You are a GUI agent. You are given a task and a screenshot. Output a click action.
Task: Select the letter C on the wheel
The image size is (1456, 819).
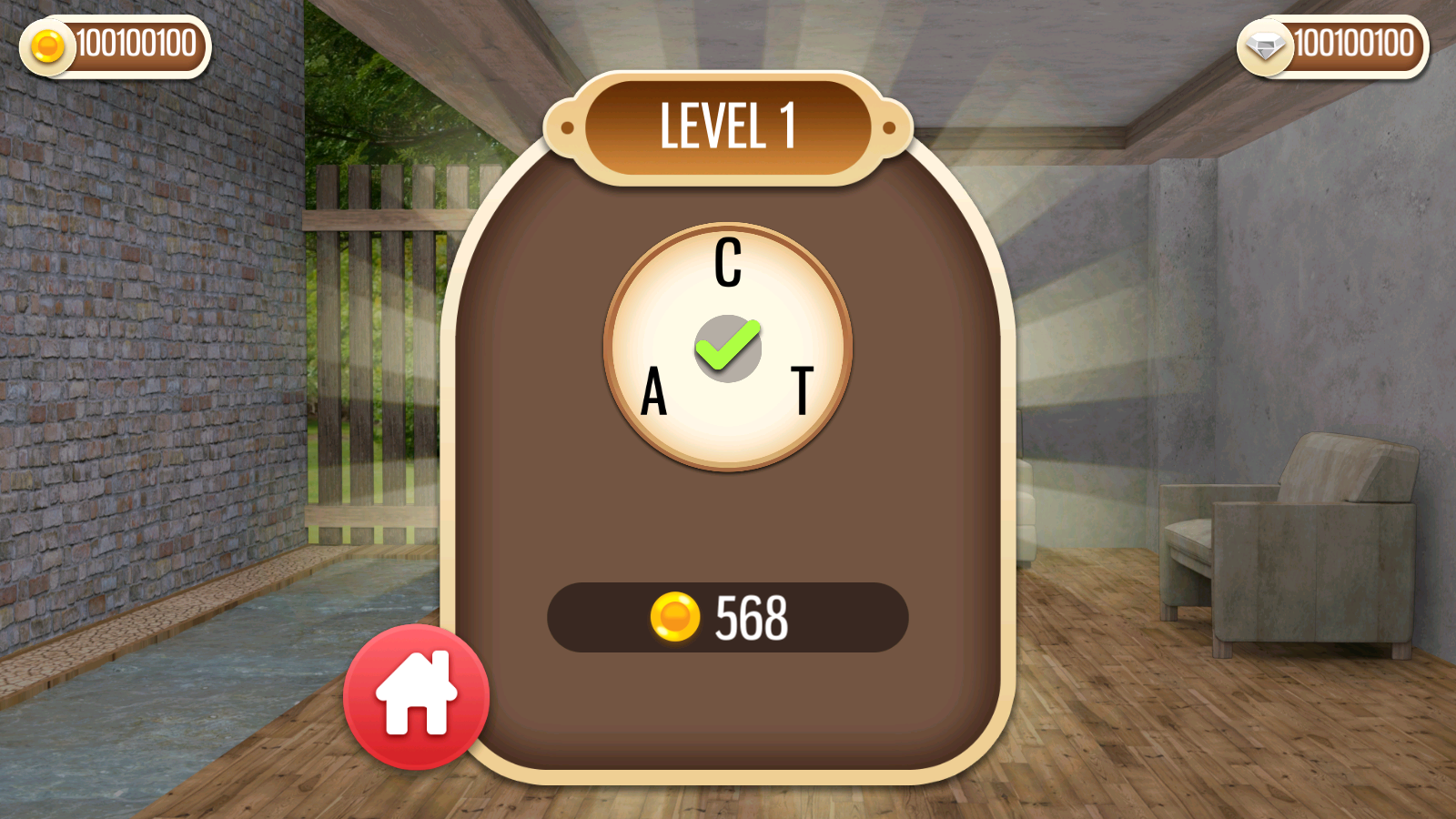point(728,263)
